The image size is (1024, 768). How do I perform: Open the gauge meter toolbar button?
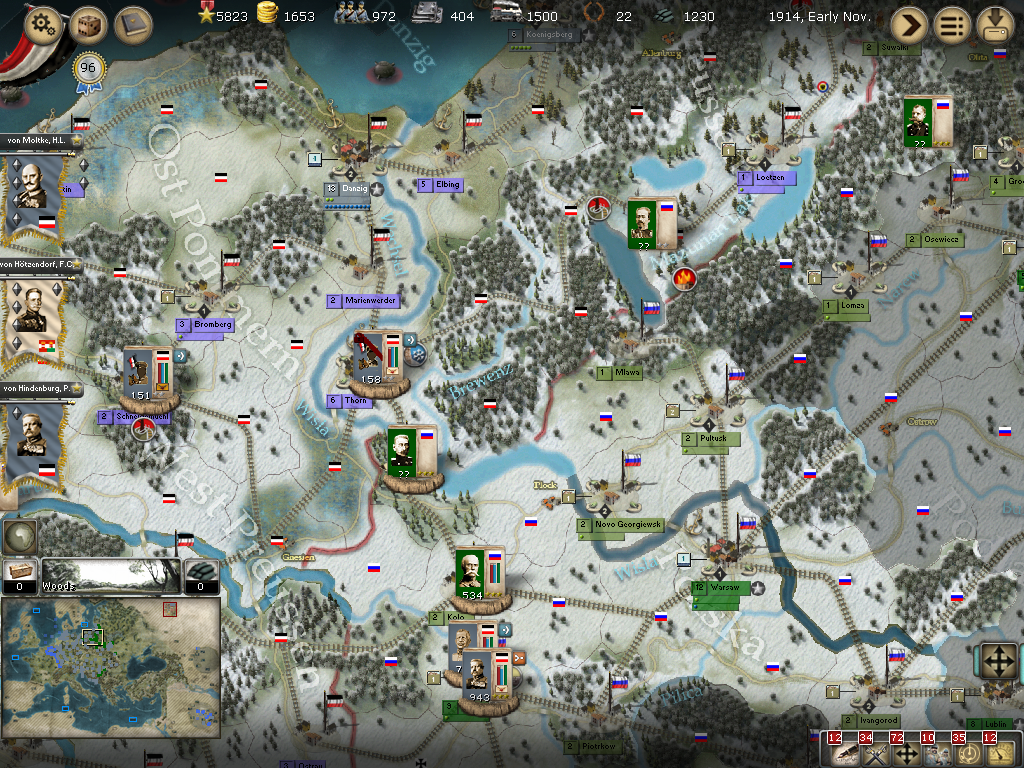pyautogui.click(x=1000, y=753)
